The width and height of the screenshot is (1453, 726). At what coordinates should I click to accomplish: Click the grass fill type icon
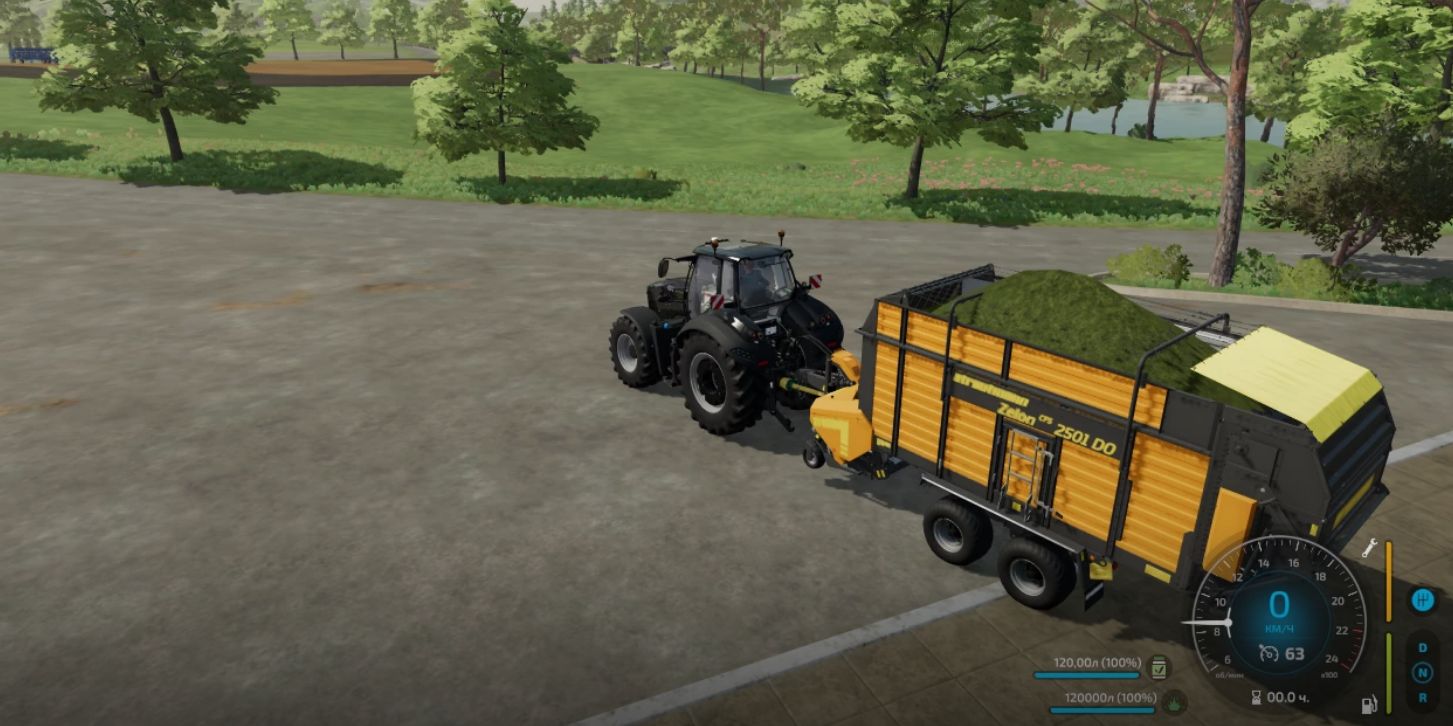pos(1174,702)
